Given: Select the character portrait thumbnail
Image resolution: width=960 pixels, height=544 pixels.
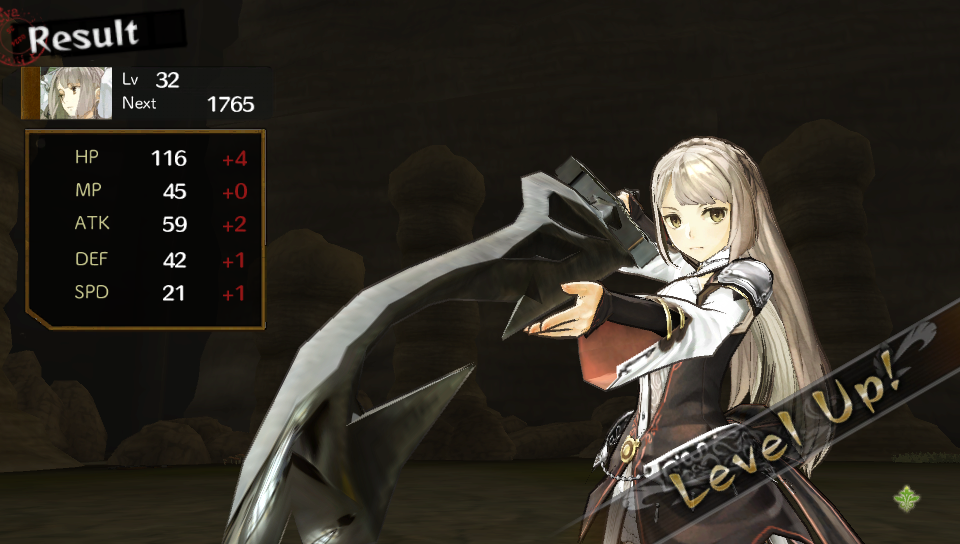Looking at the screenshot, I should point(77,93).
